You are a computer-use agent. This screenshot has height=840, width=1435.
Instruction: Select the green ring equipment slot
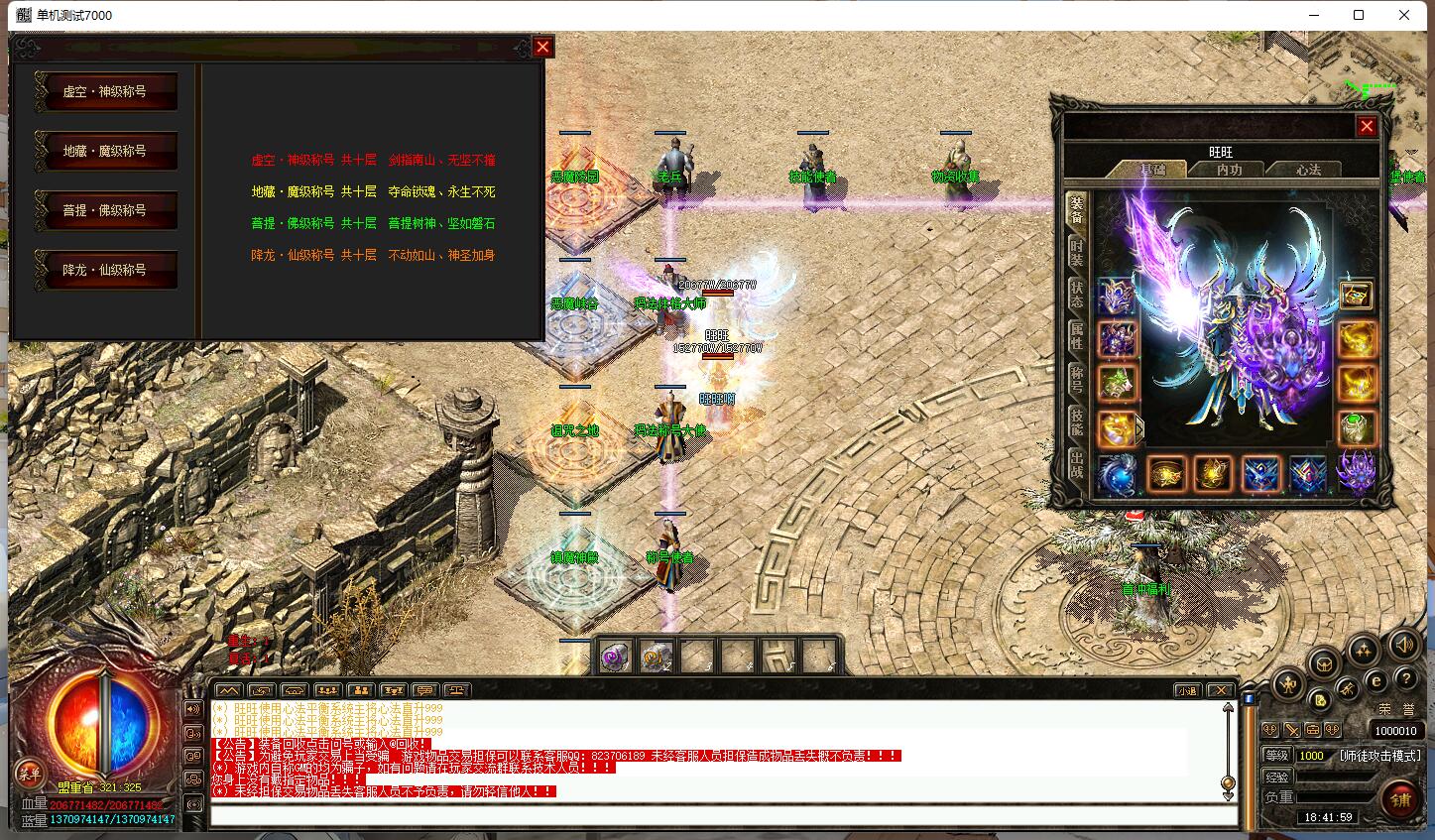[1356, 427]
